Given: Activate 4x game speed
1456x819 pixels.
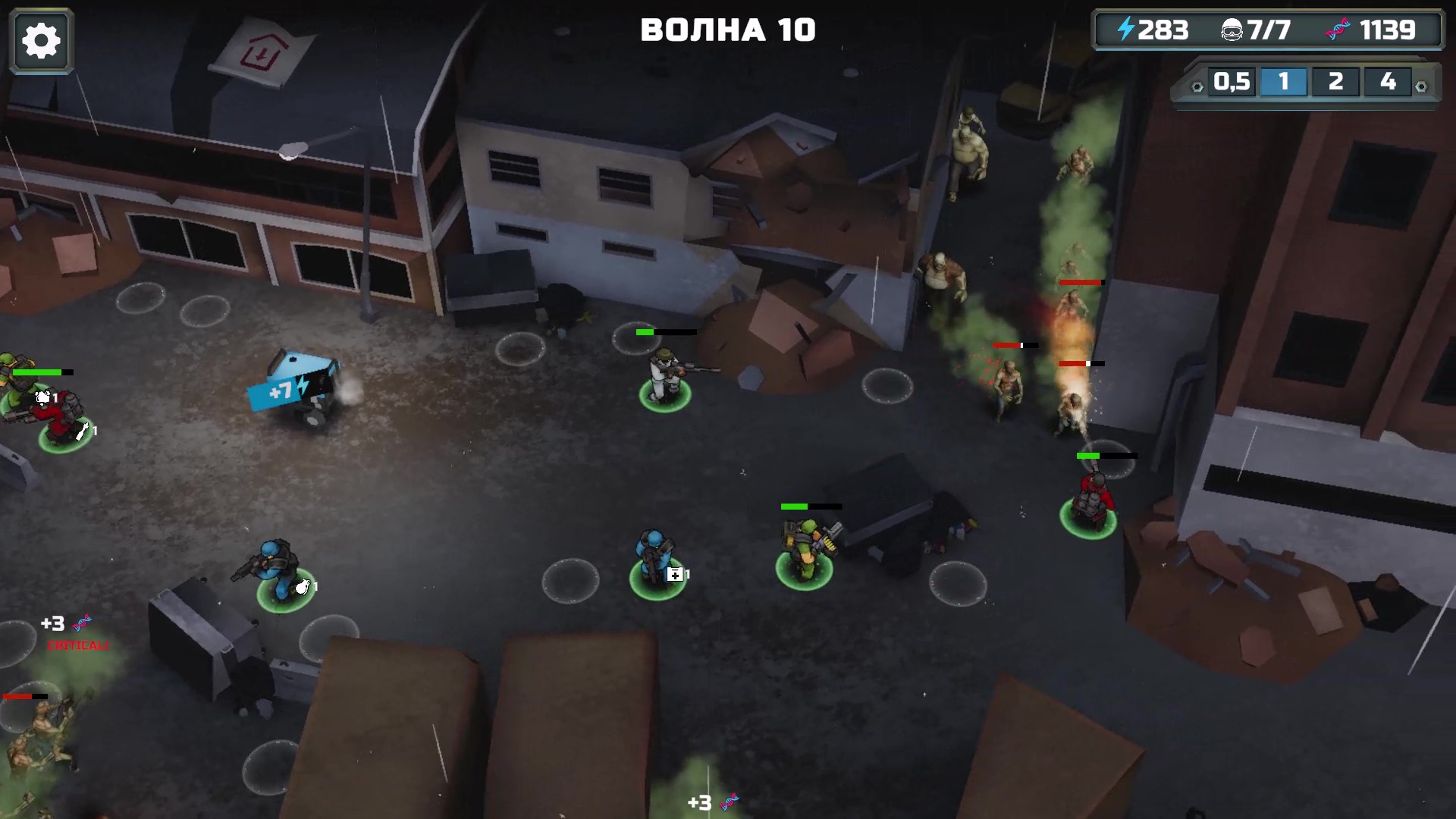Looking at the screenshot, I should point(1387,81).
